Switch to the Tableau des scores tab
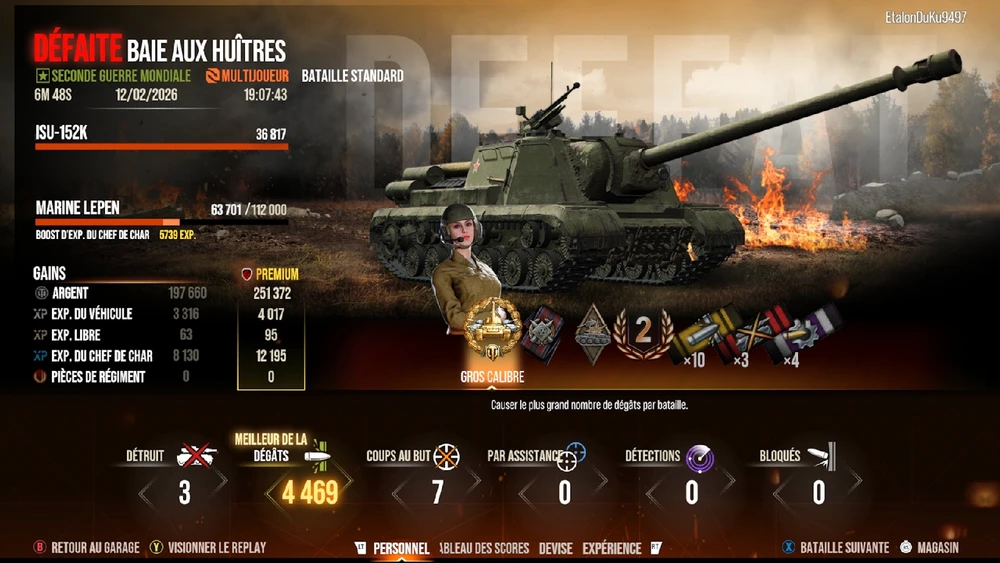Viewport: 1000px width, 563px height. coord(484,548)
